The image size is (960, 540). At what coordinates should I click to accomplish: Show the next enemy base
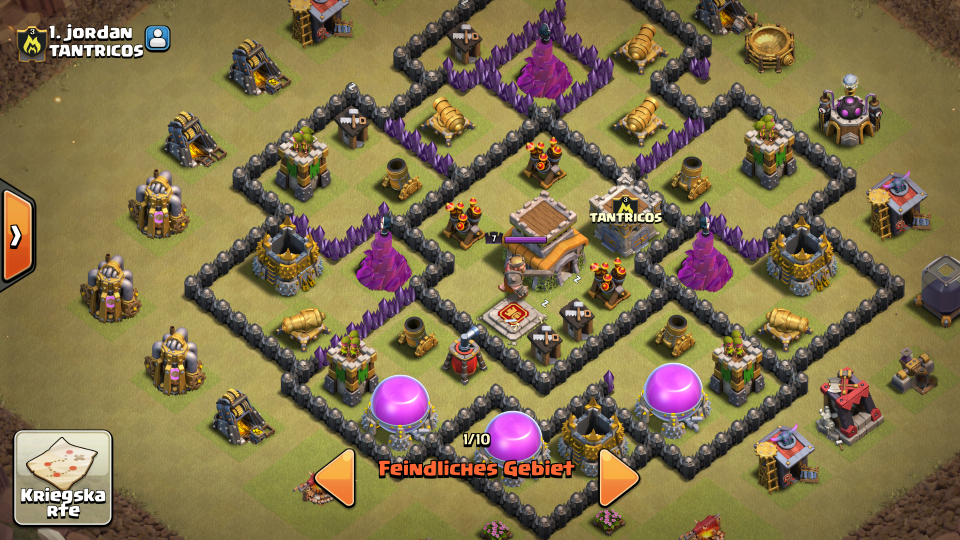click(618, 477)
